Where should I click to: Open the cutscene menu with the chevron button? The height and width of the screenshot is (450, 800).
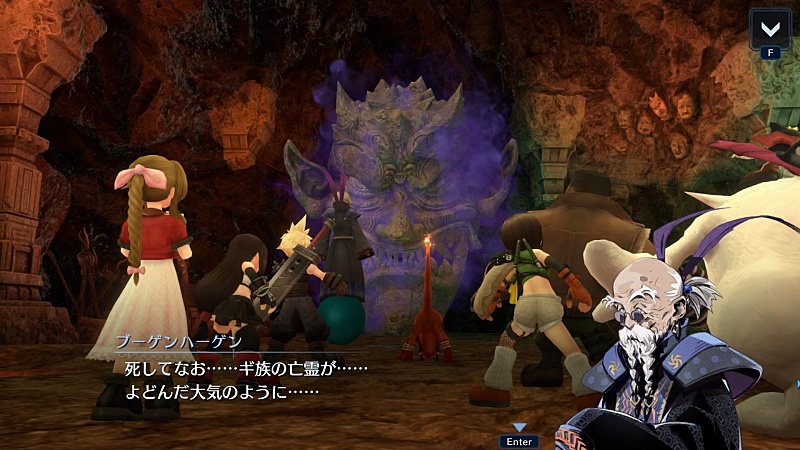(771, 27)
